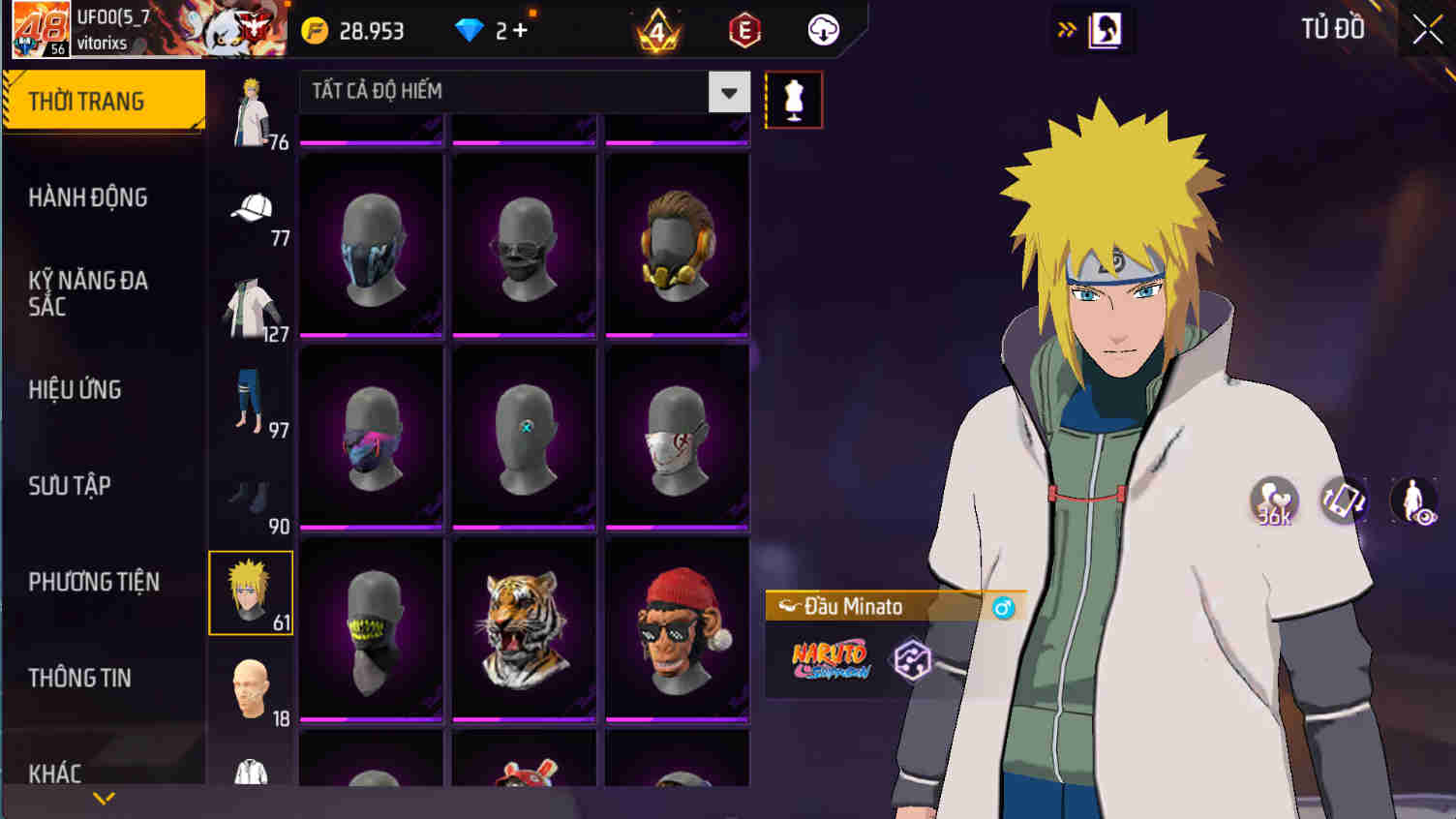
Task: Select the Minato head category icon in the sidebar
Action: pos(251,591)
